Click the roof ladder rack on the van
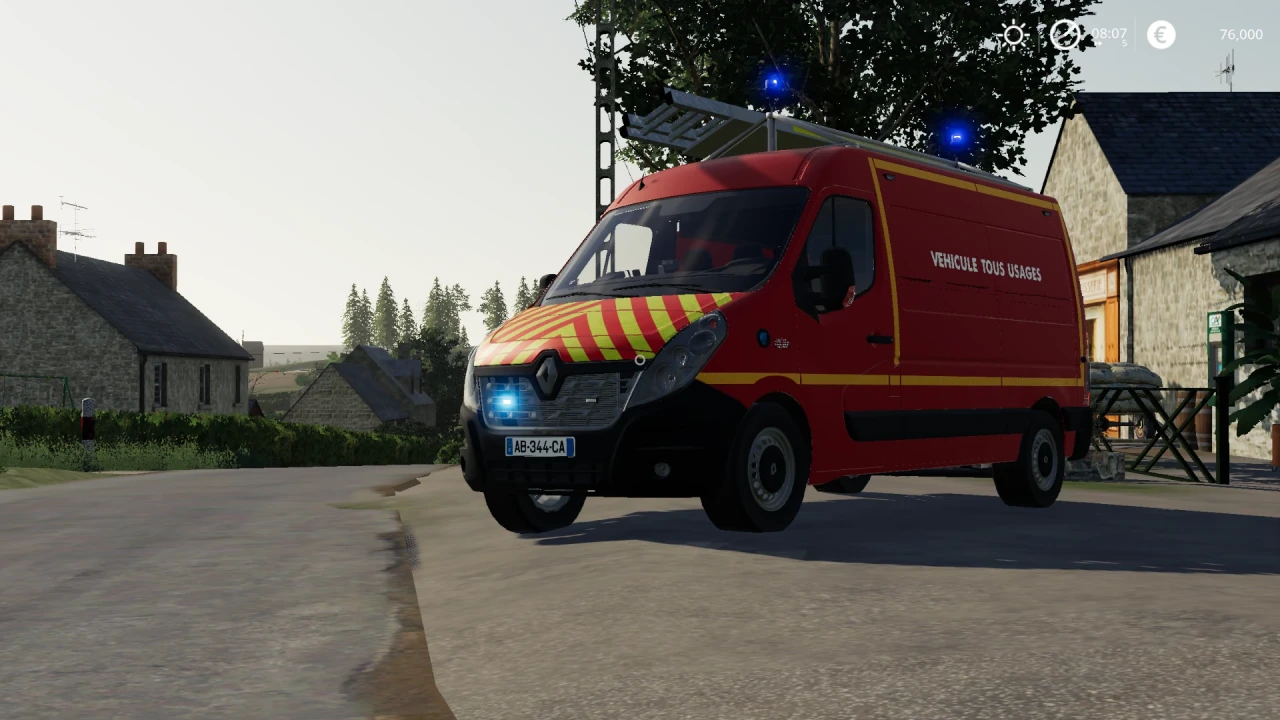The image size is (1280, 720). pos(680,120)
